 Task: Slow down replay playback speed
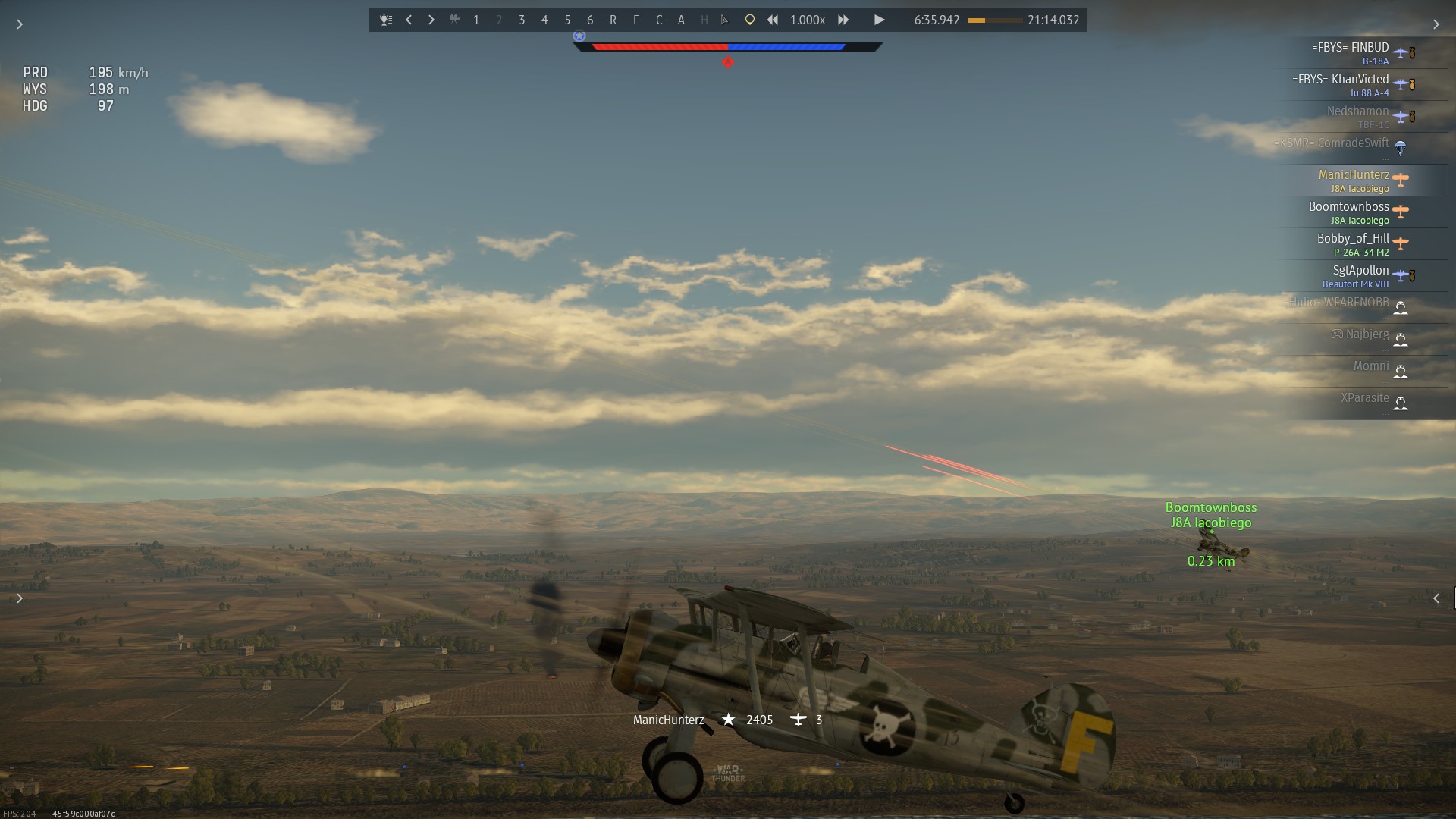(772, 20)
